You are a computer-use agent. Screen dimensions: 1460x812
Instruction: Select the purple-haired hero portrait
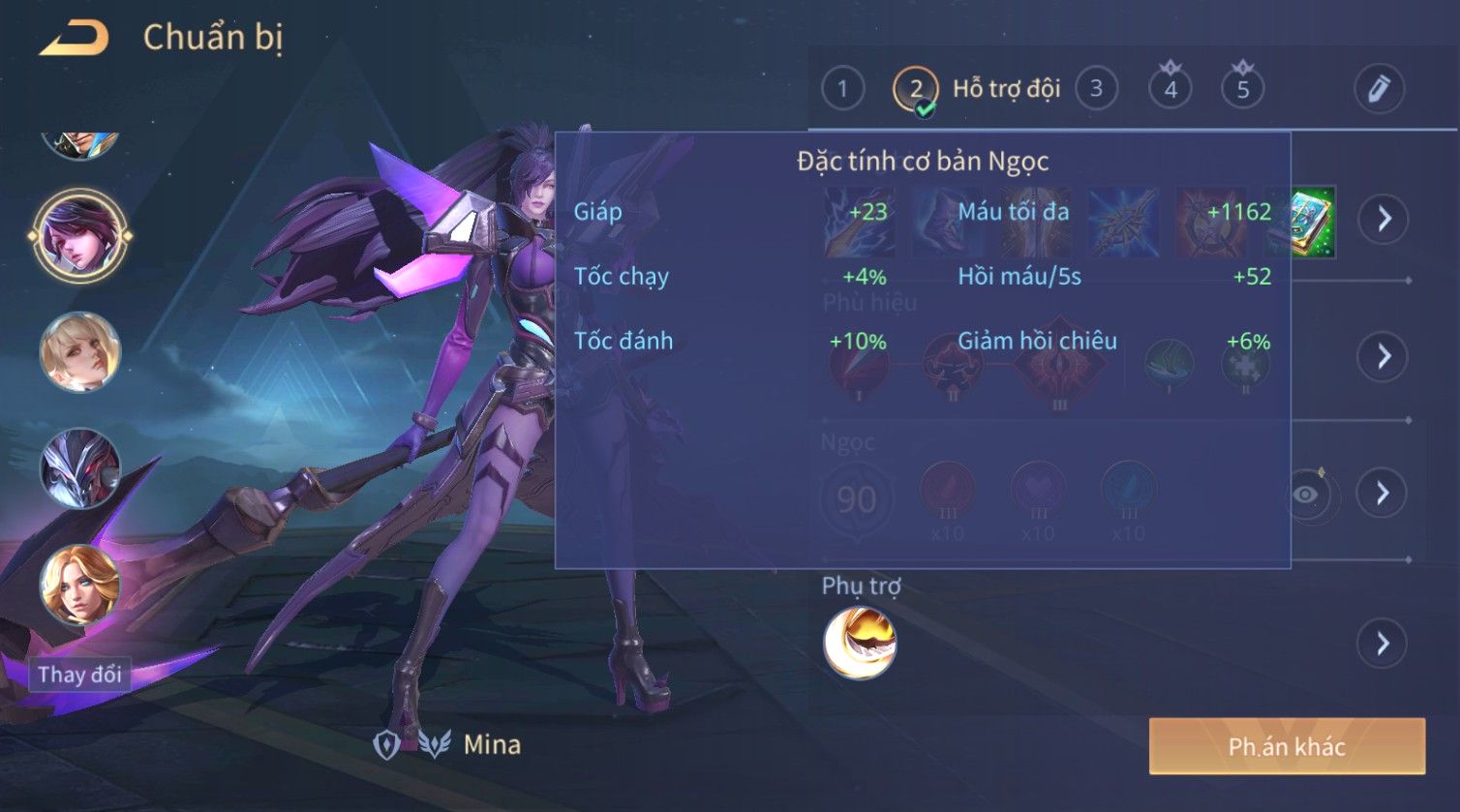coord(80,235)
